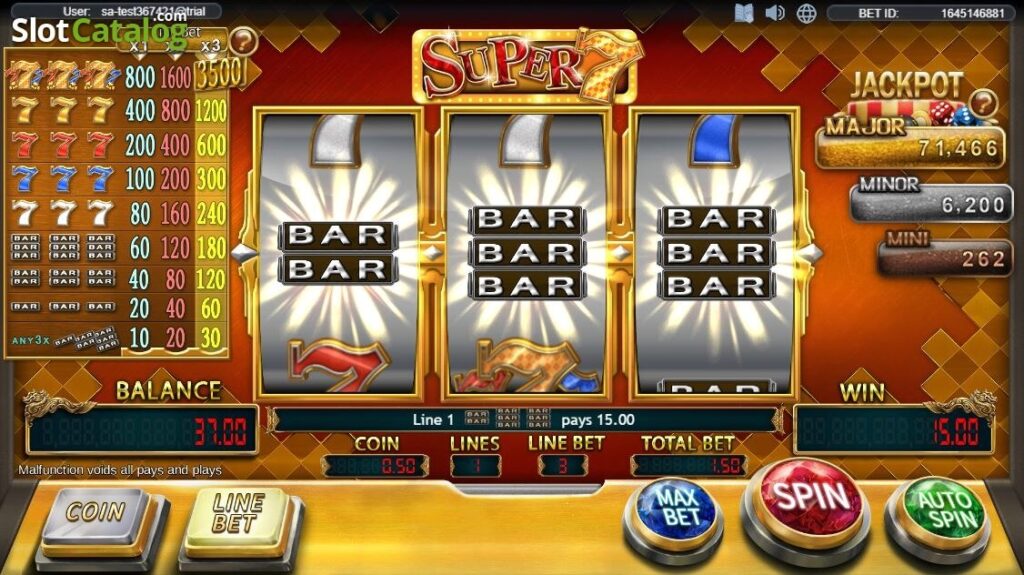1024x575 pixels.
Task: Toggle the sound speaker icon
Action: pyautogui.click(x=775, y=13)
